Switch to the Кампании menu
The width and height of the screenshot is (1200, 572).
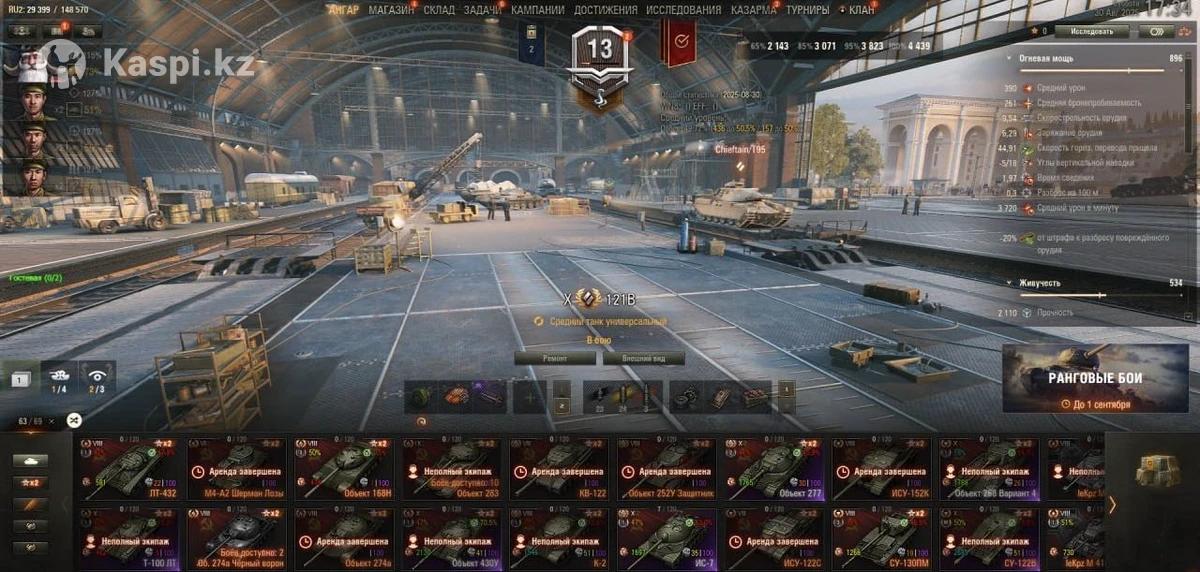(x=537, y=10)
